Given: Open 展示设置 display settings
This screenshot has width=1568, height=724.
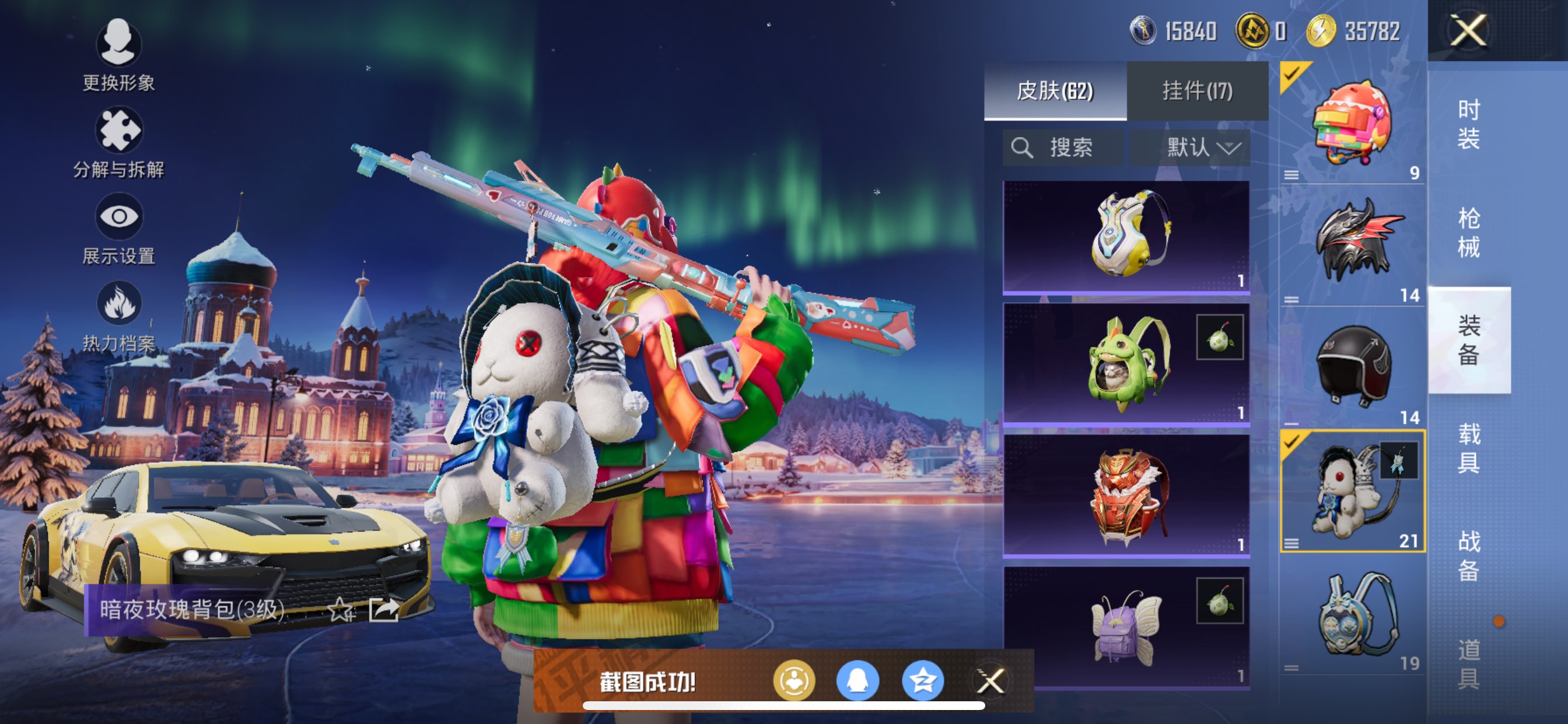Looking at the screenshot, I should [118, 229].
